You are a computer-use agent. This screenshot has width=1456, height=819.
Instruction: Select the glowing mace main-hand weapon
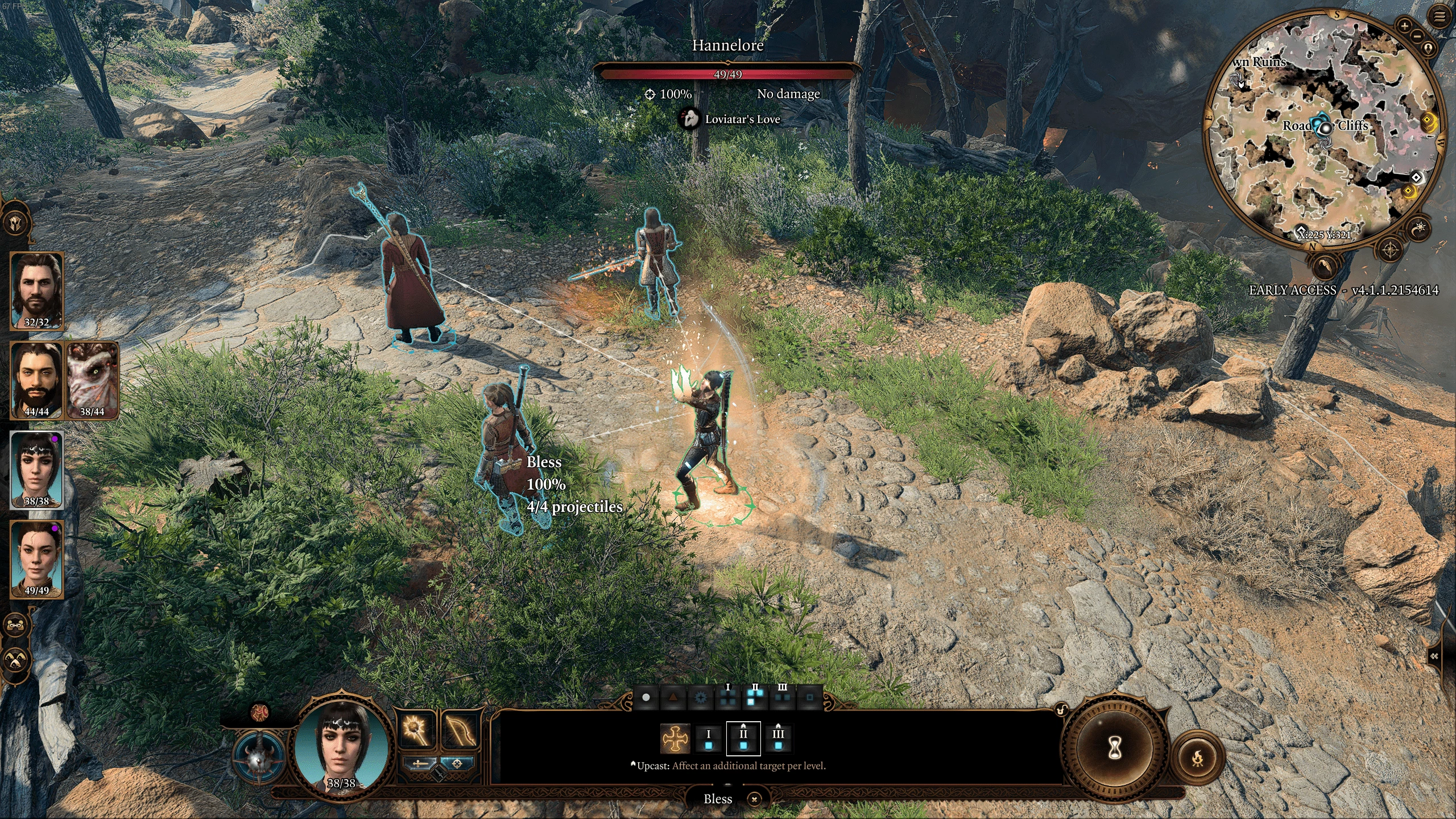point(415,730)
